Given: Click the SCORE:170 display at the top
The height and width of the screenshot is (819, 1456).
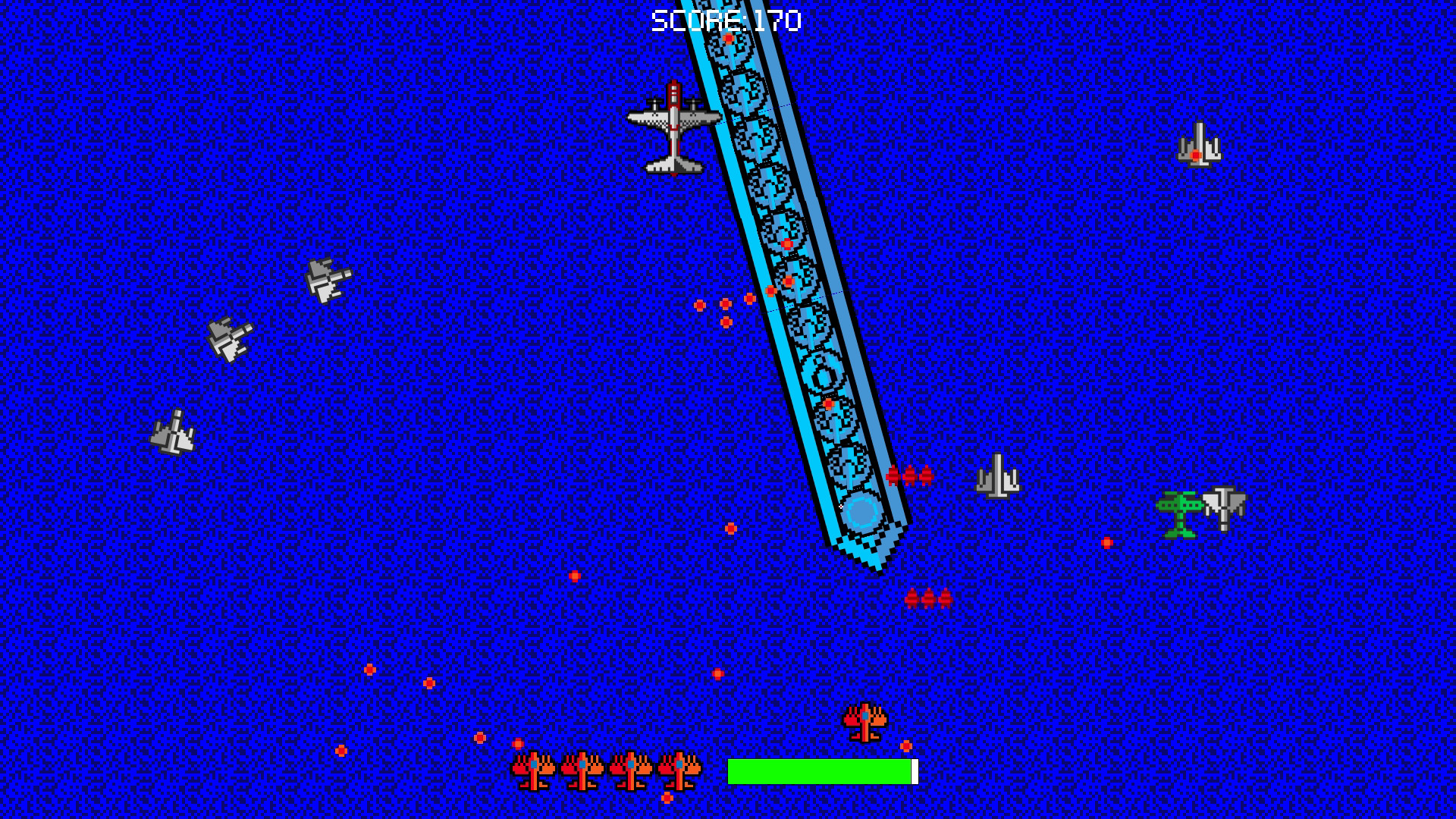Looking at the screenshot, I should point(726,20).
